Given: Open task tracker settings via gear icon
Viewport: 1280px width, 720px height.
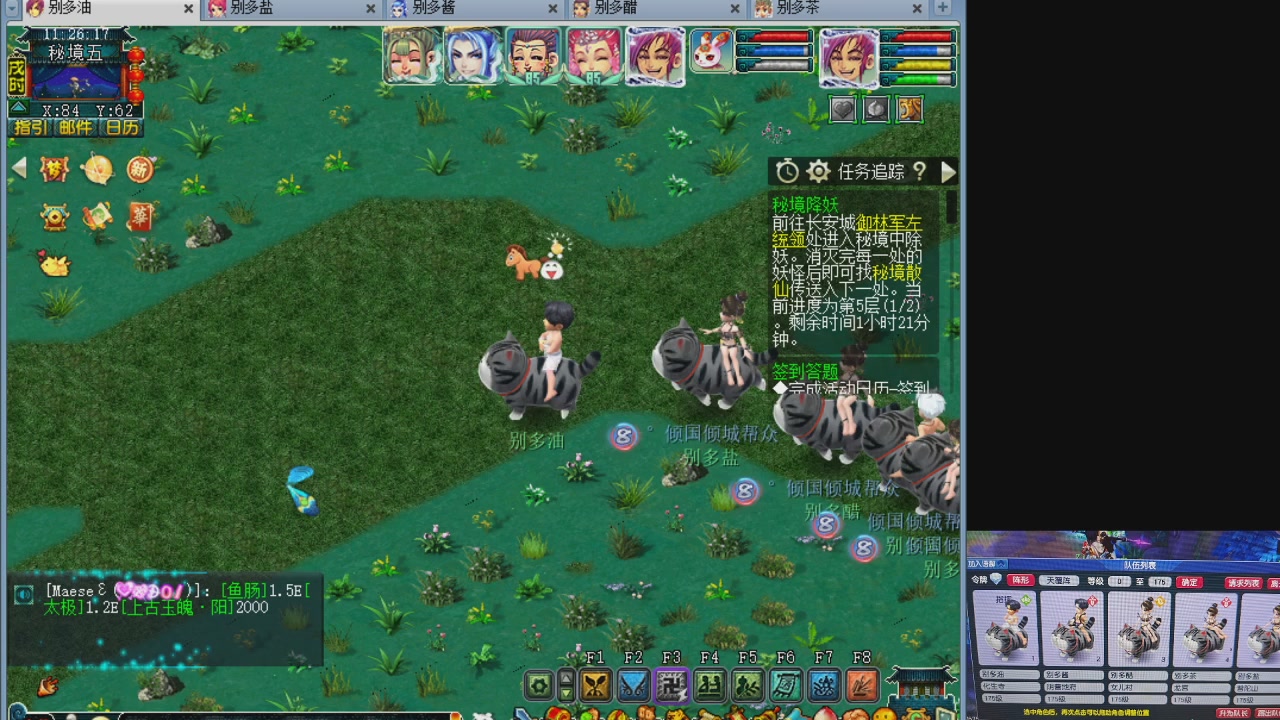Looking at the screenshot, I should [x=818, y=171].
